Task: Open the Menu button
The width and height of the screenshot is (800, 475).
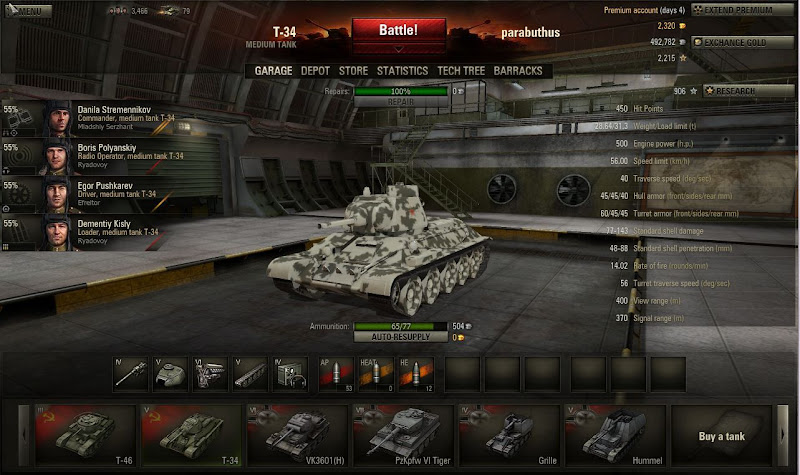Action: coord(26,10)
